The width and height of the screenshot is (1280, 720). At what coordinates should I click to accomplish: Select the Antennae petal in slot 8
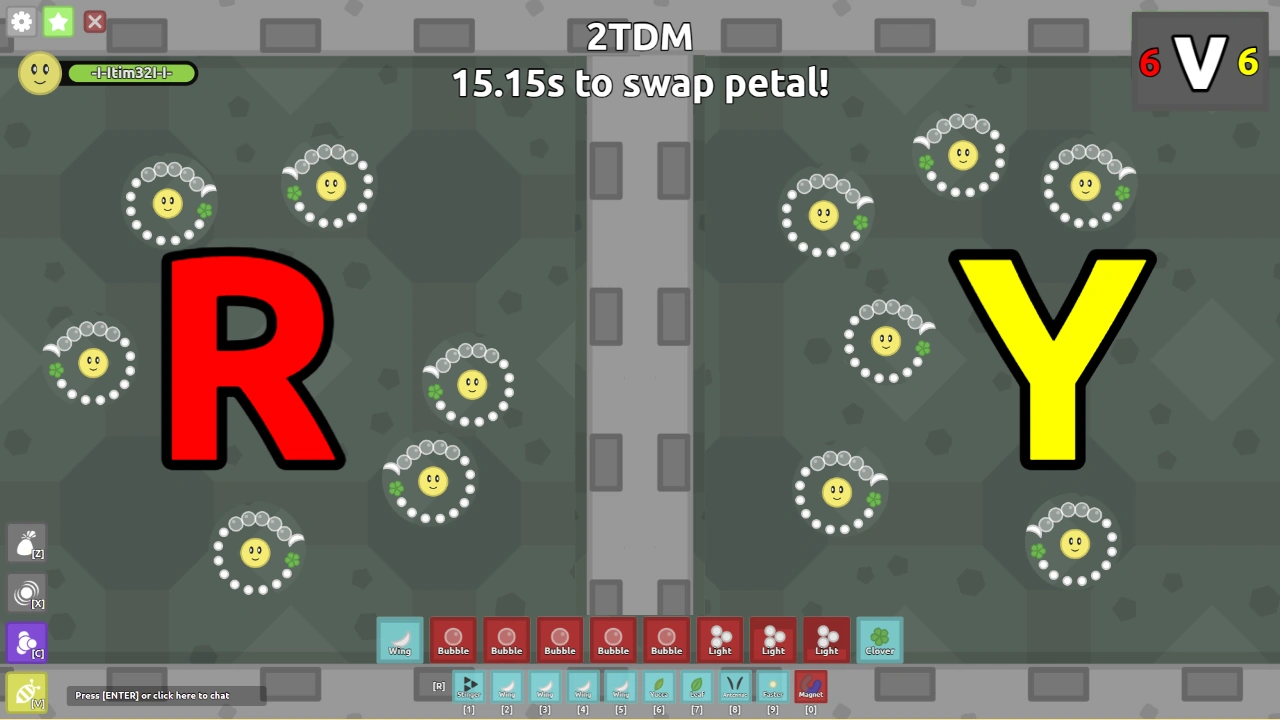tap(734, 687)
